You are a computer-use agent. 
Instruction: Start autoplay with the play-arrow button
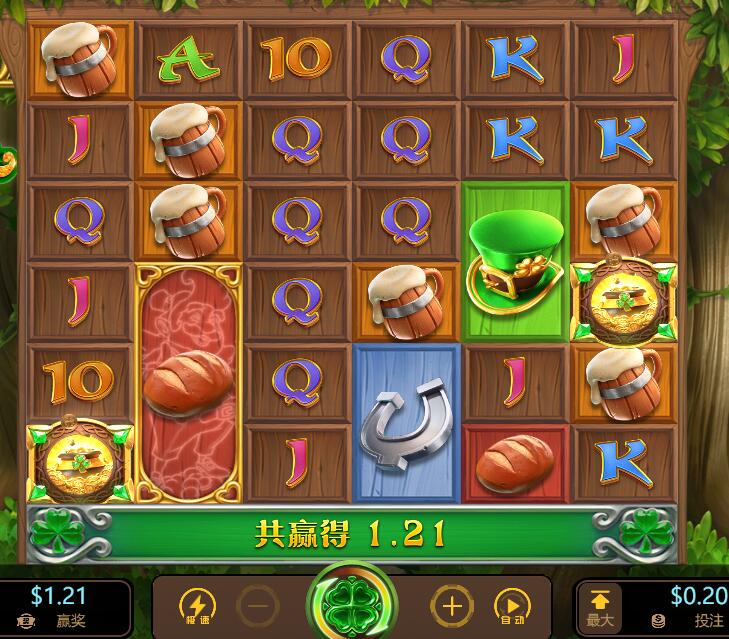[x=512, y=606]
